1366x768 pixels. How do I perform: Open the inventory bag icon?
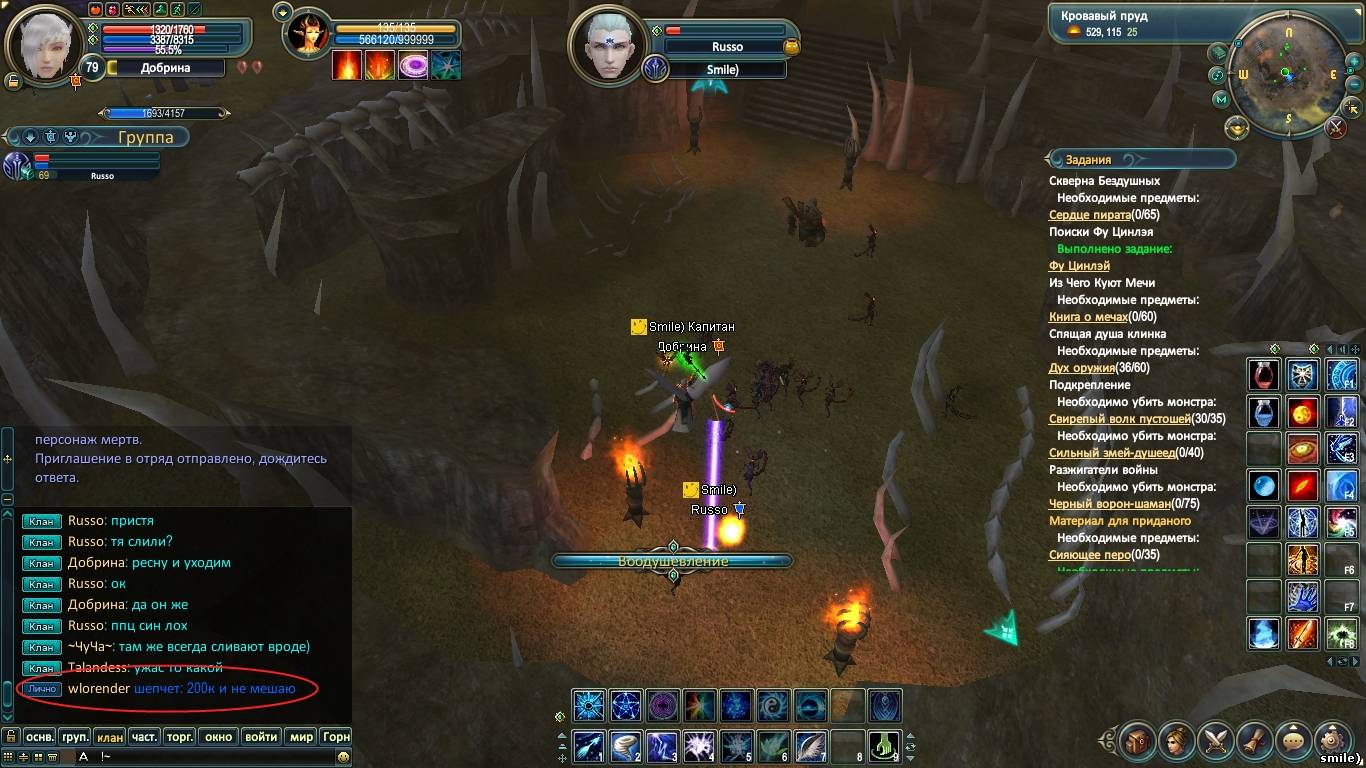pyautogui.click(x=1137, y=741)
